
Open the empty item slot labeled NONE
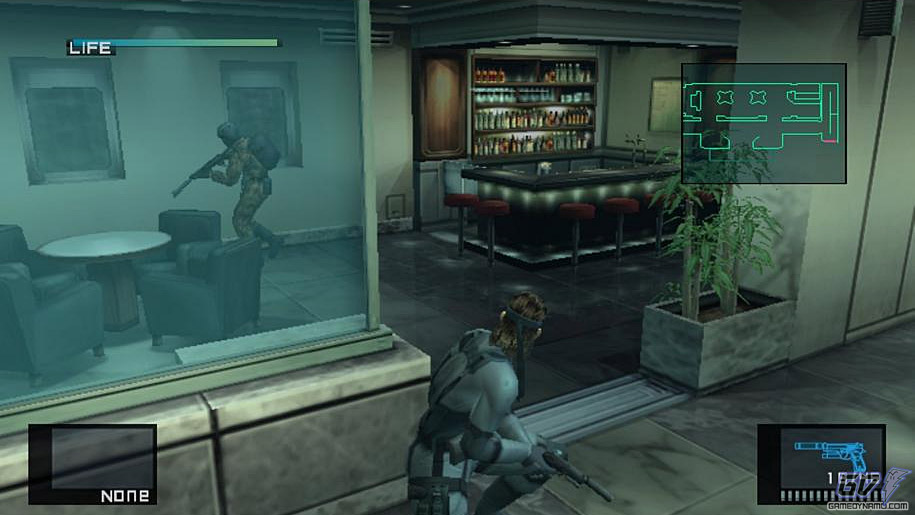[x=92, y=463]
